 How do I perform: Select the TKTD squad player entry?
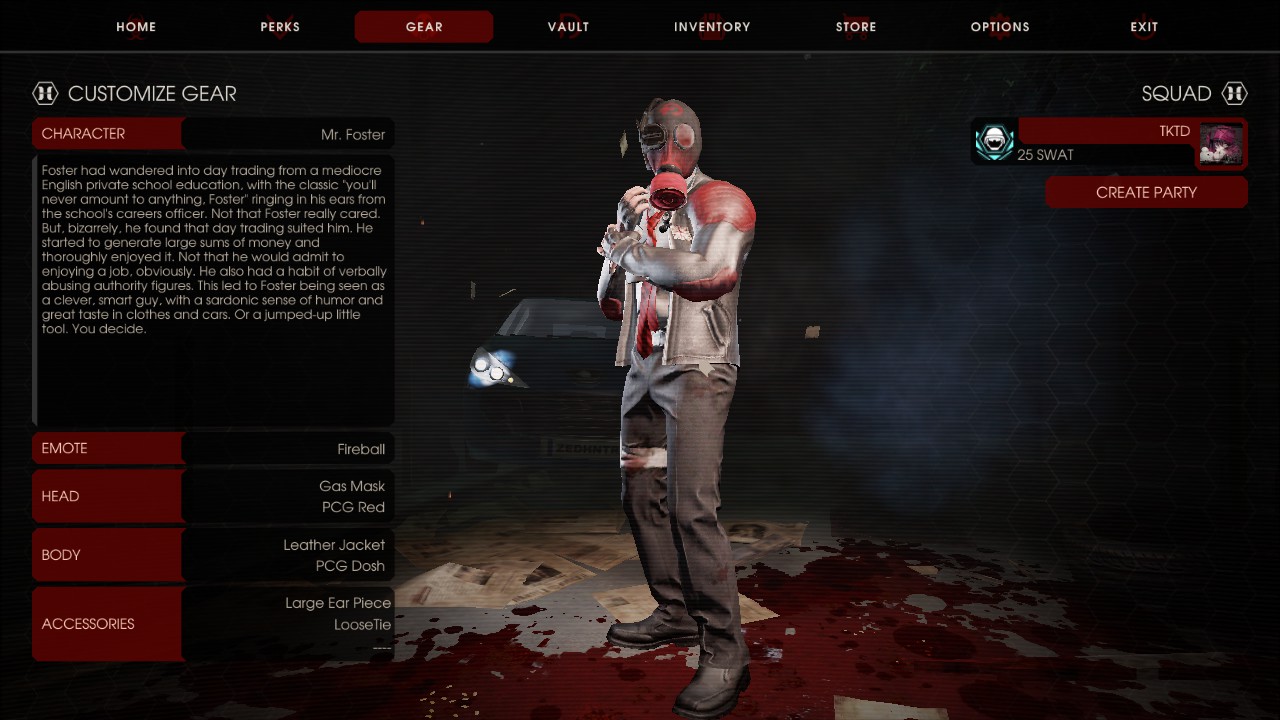(1105, 143)
